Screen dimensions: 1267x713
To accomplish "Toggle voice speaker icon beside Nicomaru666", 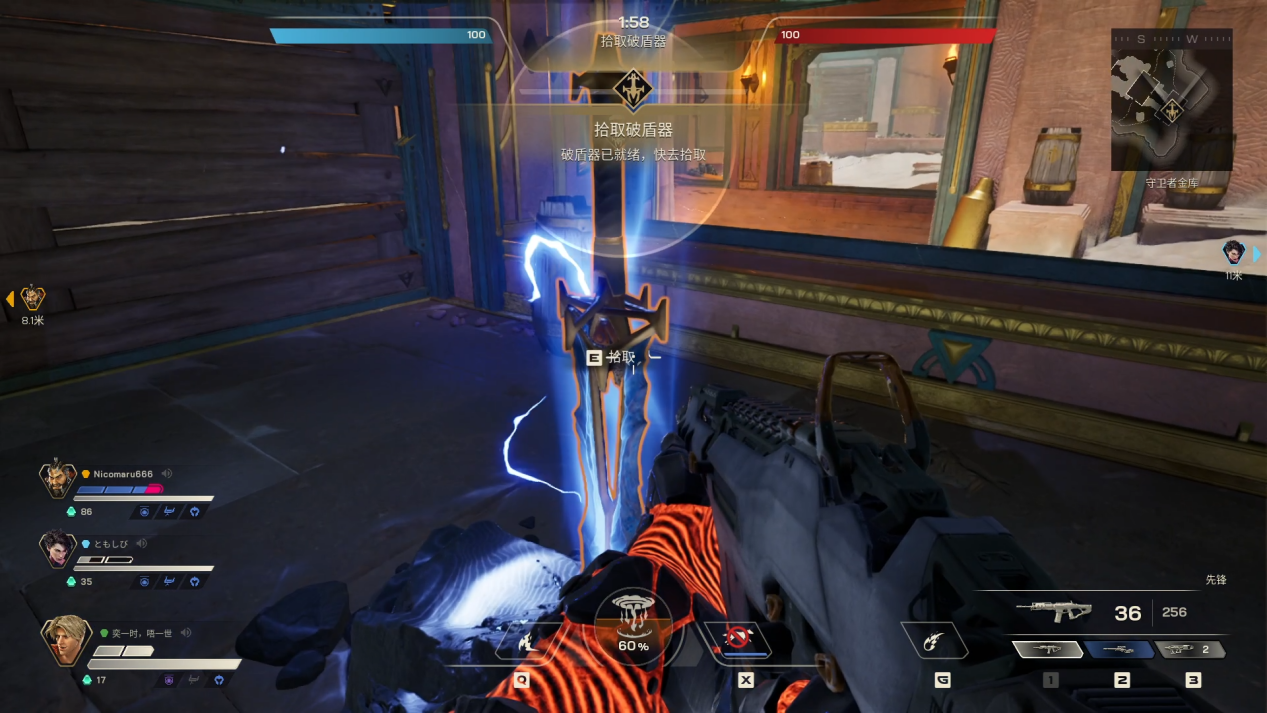I will click(x=168, y=474).
